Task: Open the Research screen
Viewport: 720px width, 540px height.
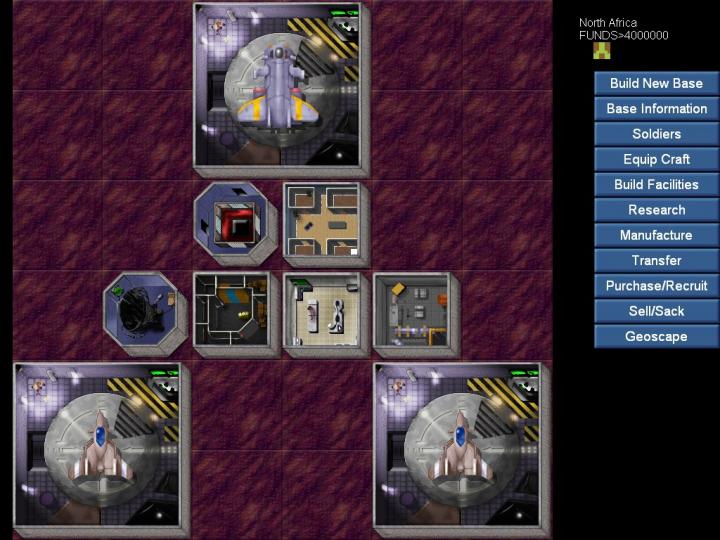Action: pos(656,210)
